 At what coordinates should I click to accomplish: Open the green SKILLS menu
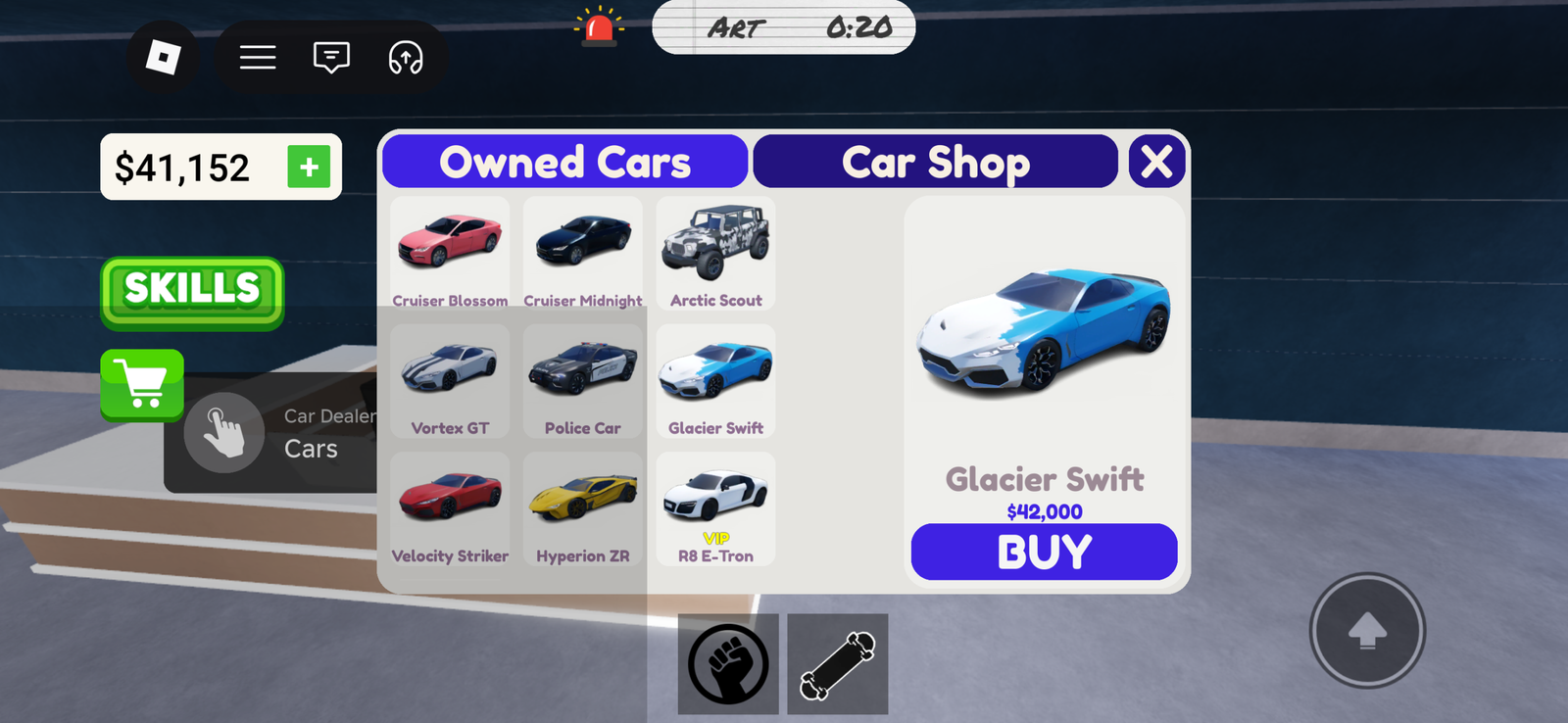pyautogui.click(x=192, y=292)
